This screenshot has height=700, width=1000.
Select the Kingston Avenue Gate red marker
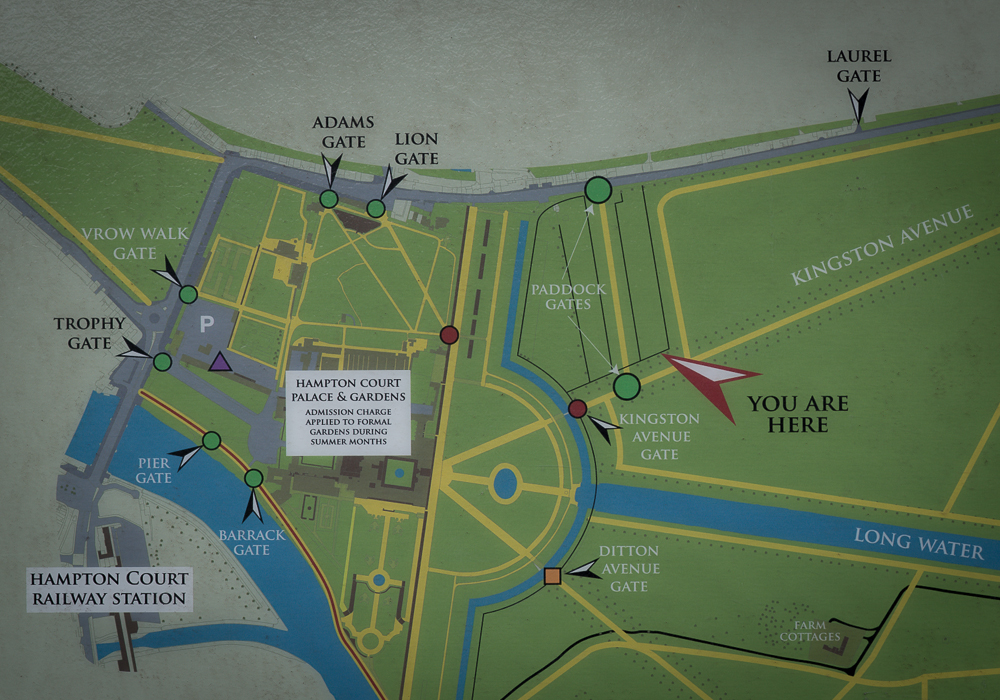[577, 408]
